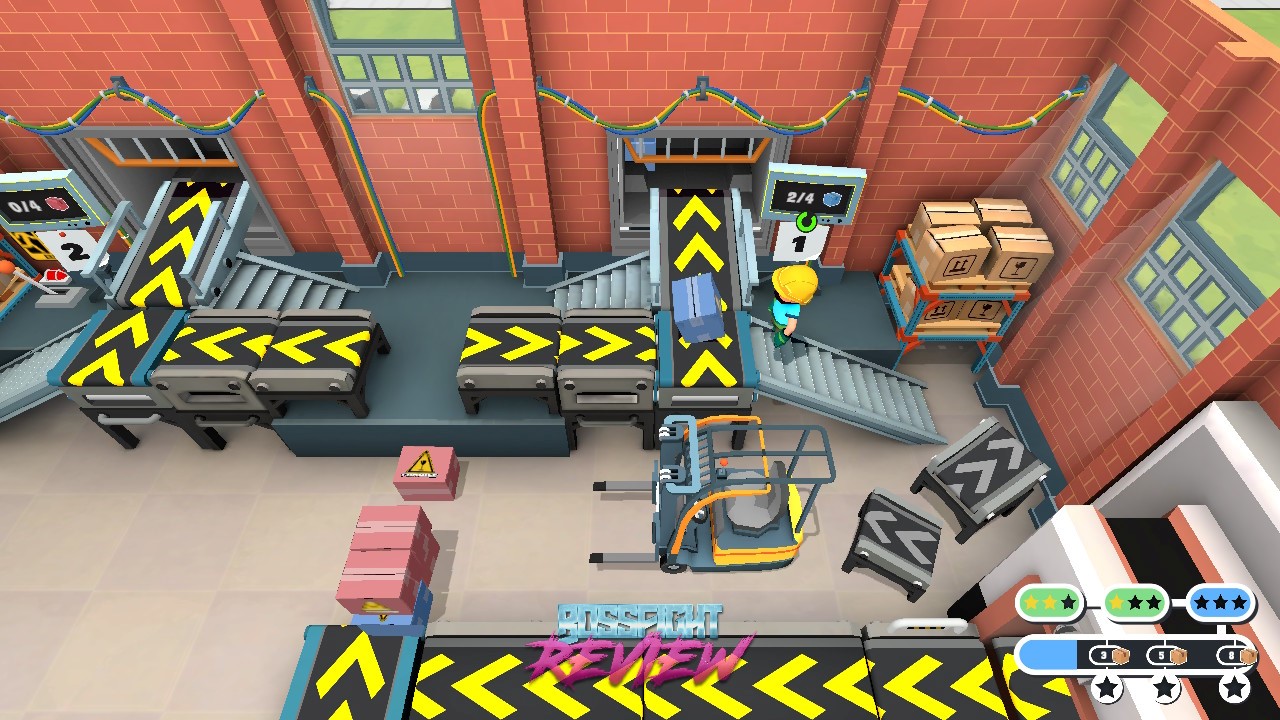Click the 3-box delivery milestone marker
Viewport: 1280px width, 720px height.
[1107, 657]
